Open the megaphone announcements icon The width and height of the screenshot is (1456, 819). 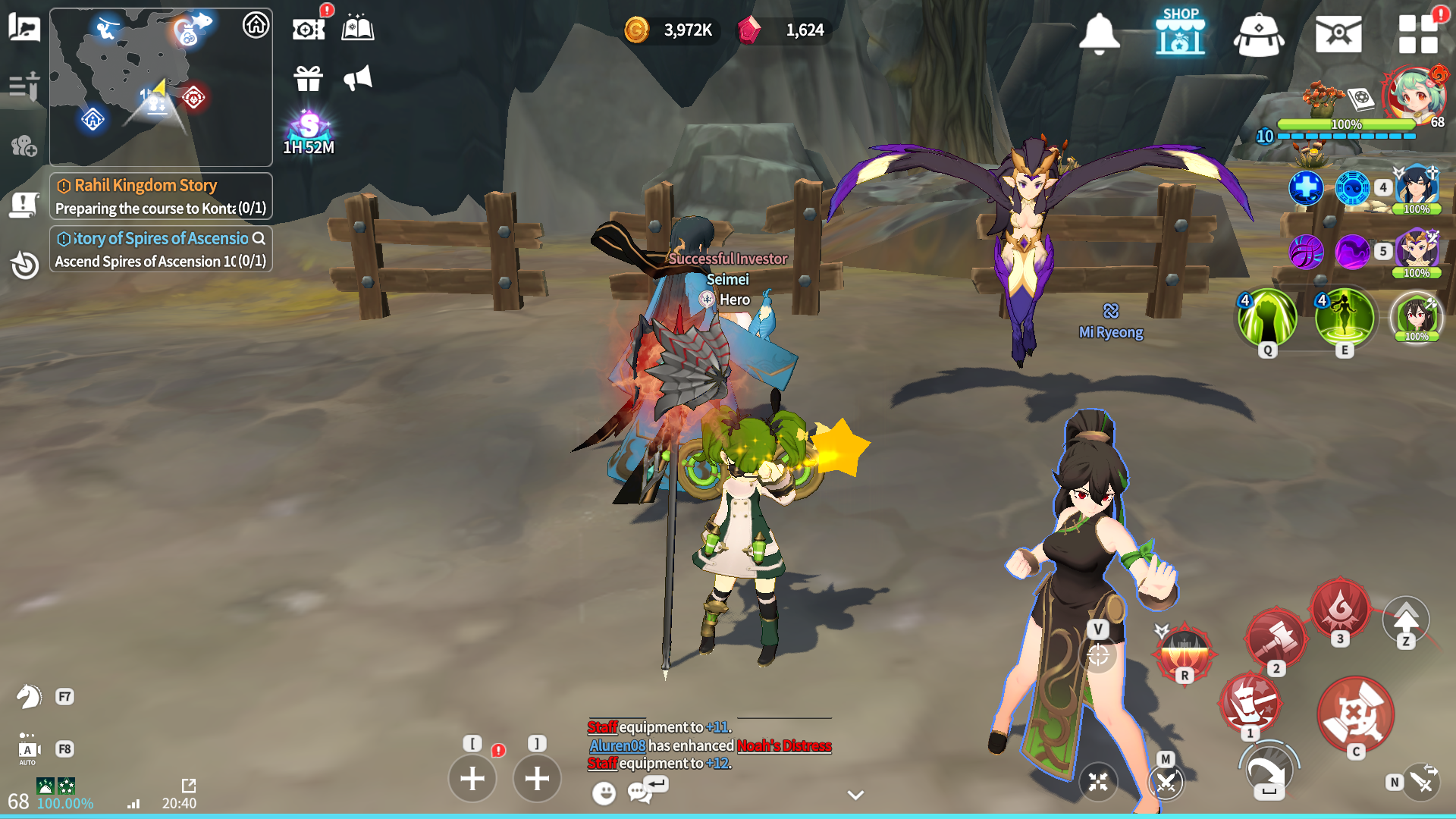coord(358,78)
